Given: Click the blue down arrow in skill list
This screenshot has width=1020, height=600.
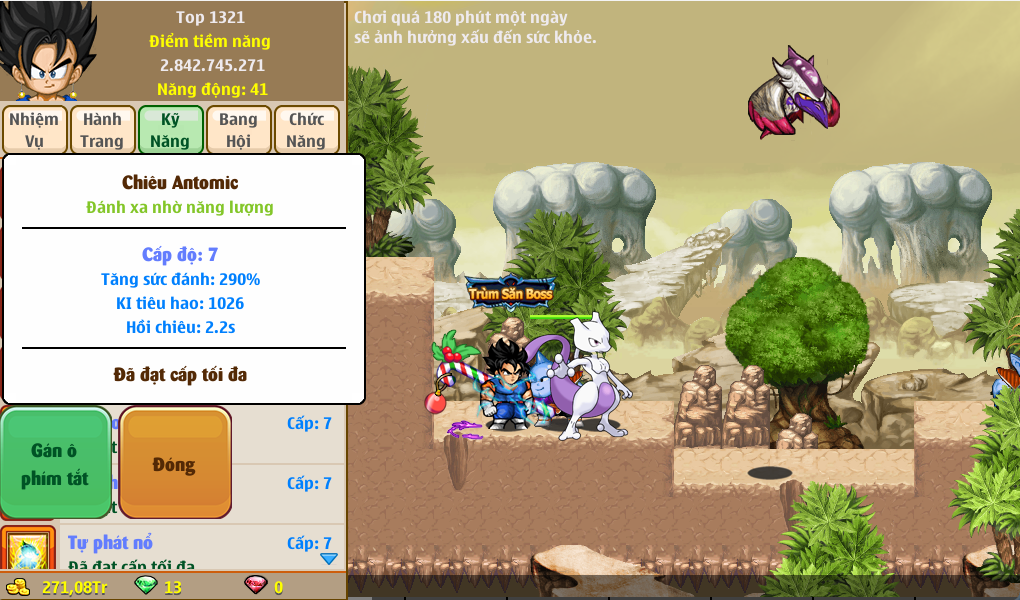Looking at the screenshot, I should pos(328,558).
